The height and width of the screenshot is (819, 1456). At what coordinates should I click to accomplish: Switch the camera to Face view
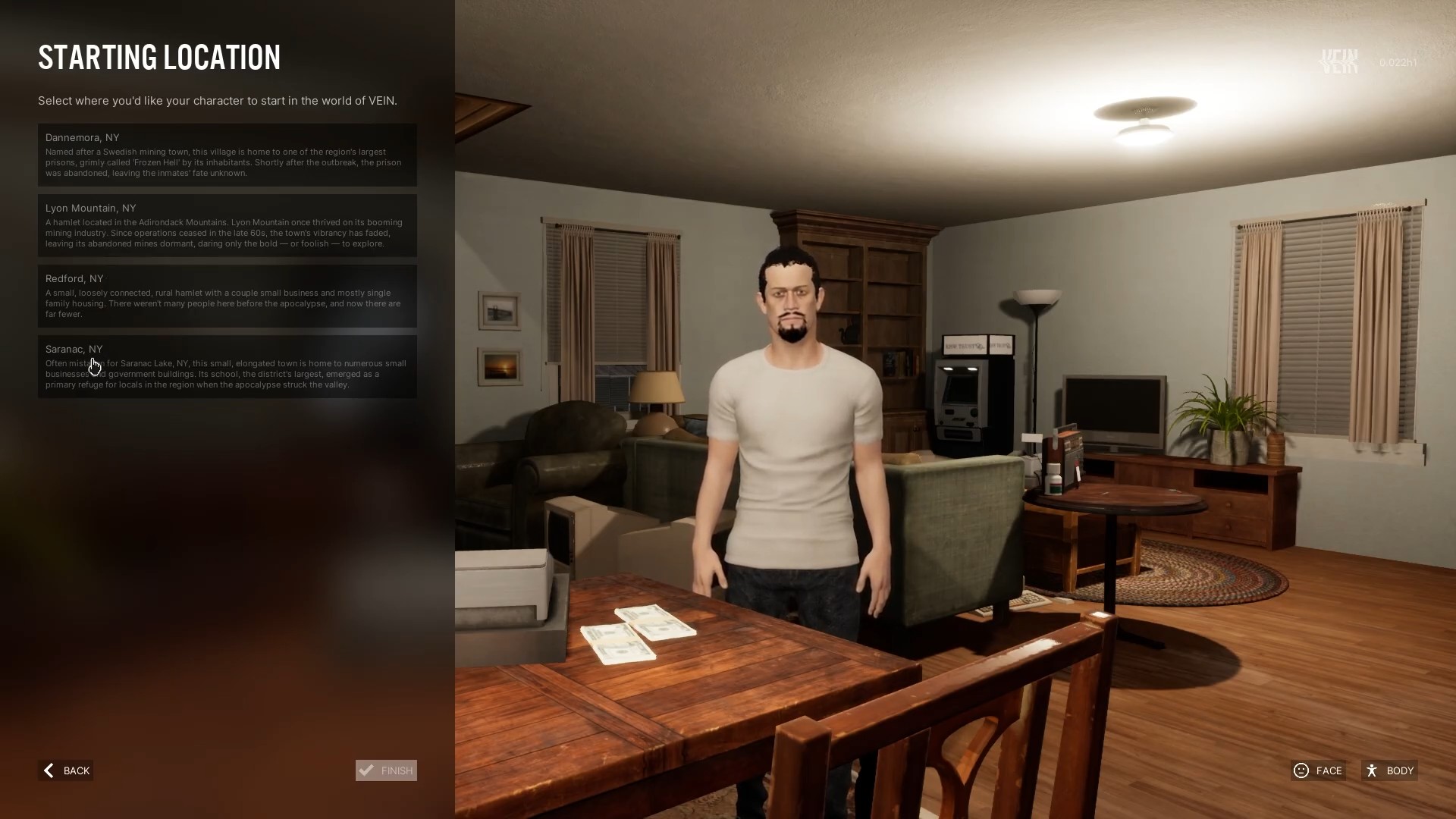click(x=1318, y=770)
